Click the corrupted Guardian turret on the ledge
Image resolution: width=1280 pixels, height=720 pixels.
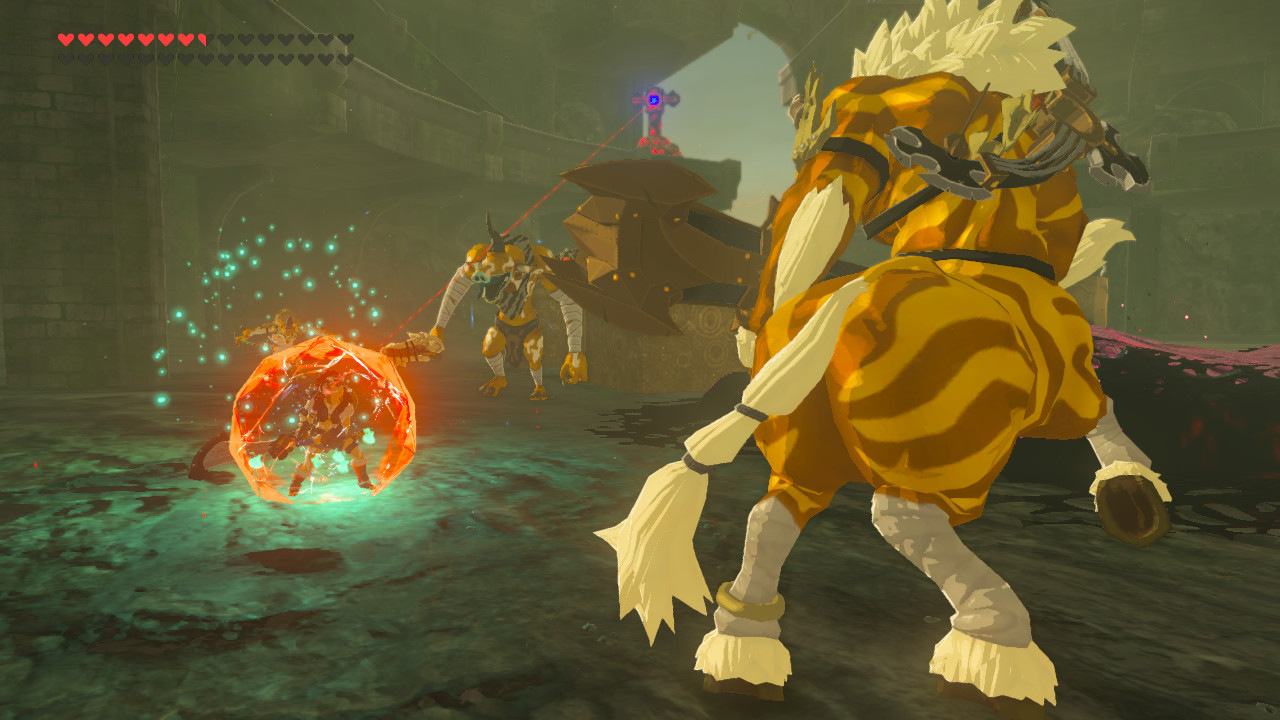click(655, 125)
